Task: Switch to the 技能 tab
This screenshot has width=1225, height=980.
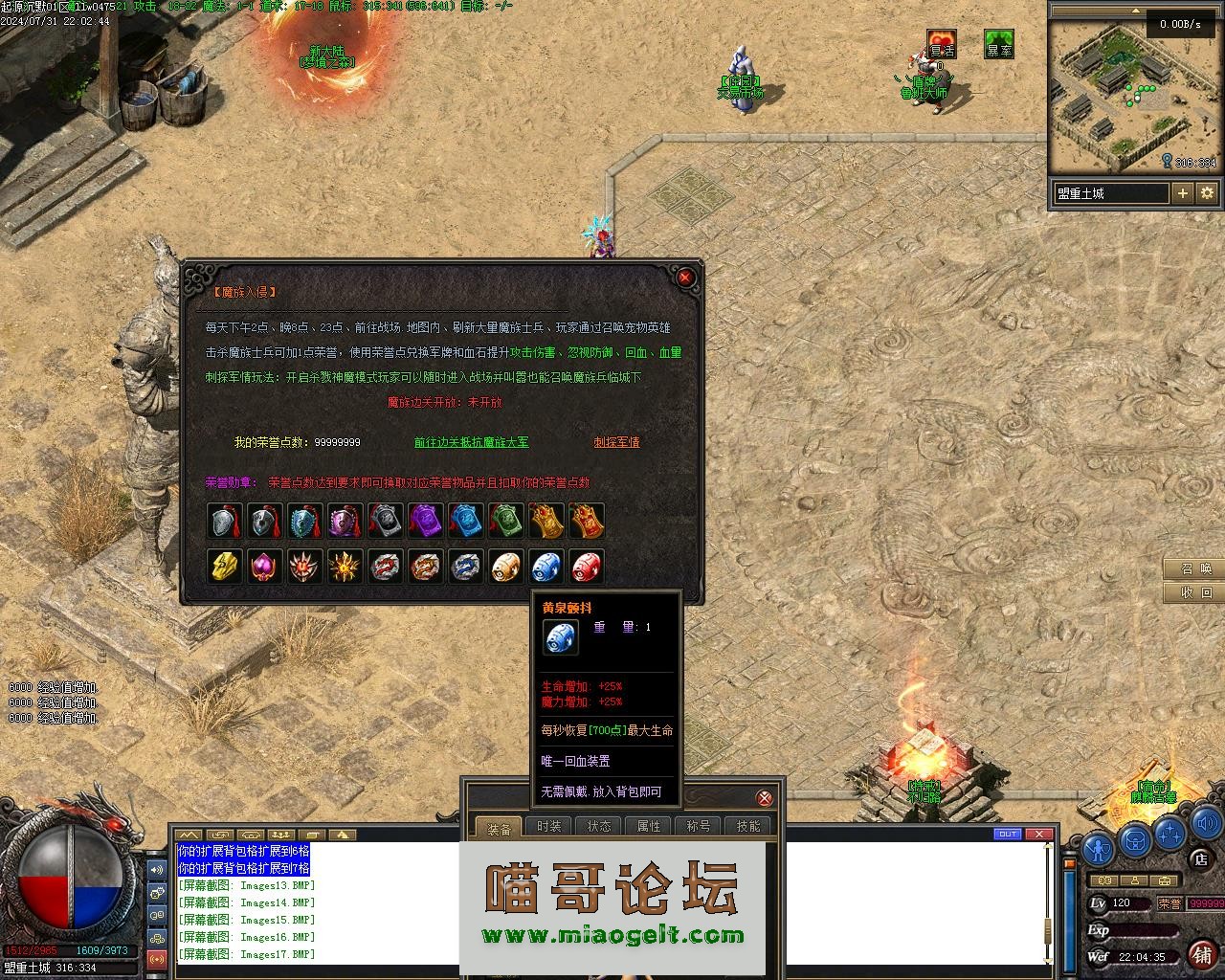Action: (748, 826)
